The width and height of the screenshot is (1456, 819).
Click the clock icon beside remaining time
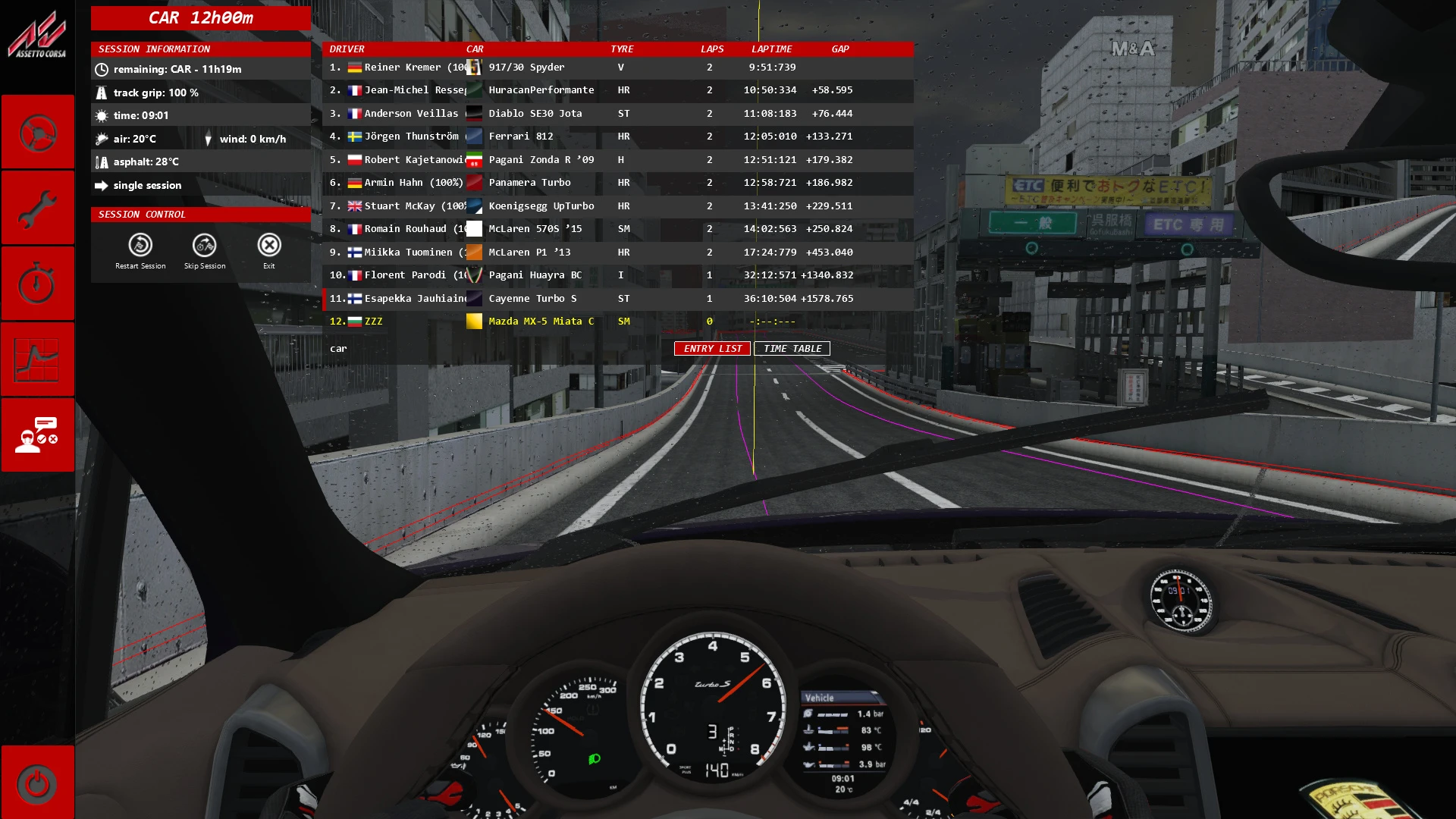tap(102, 68)
